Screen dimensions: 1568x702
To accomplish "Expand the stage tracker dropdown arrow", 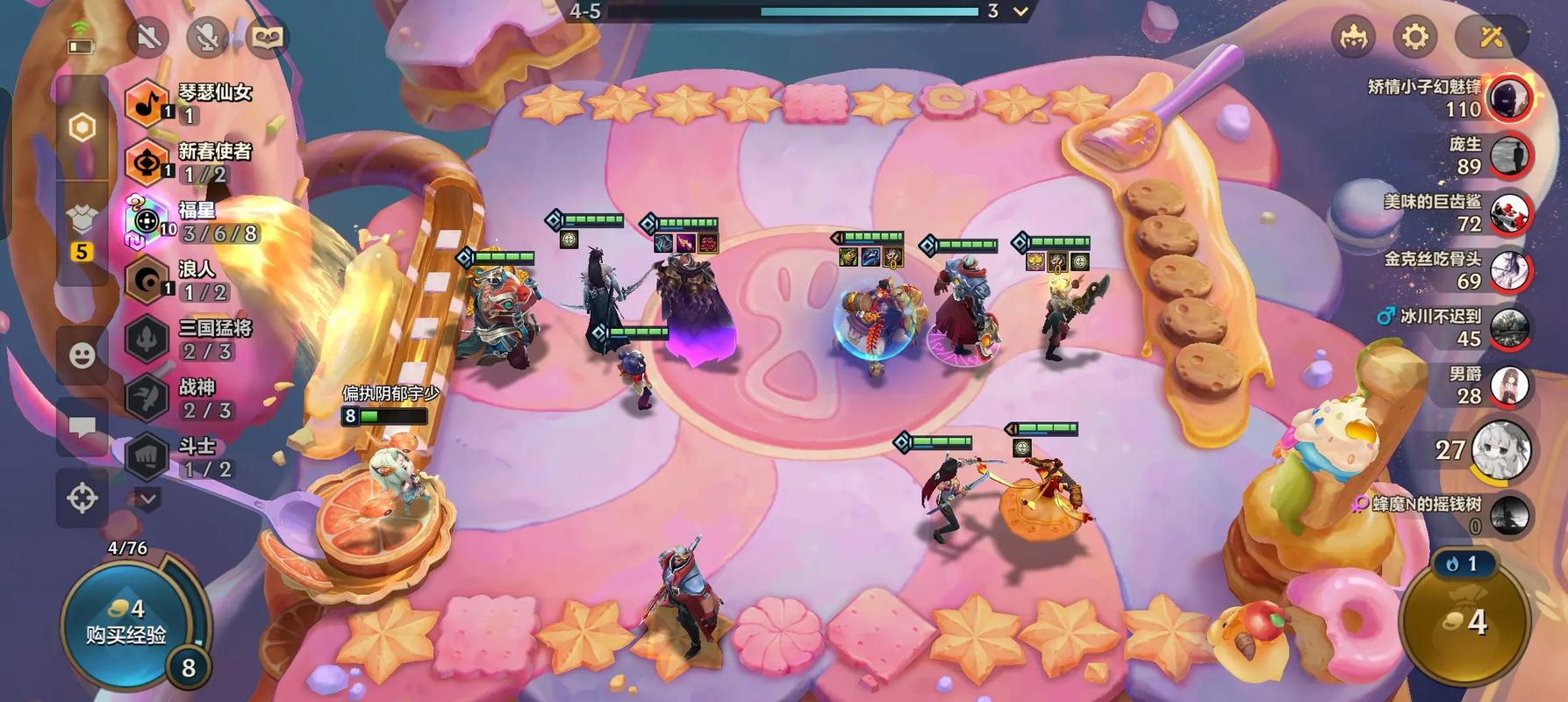I will click(x=1020, y=12).
